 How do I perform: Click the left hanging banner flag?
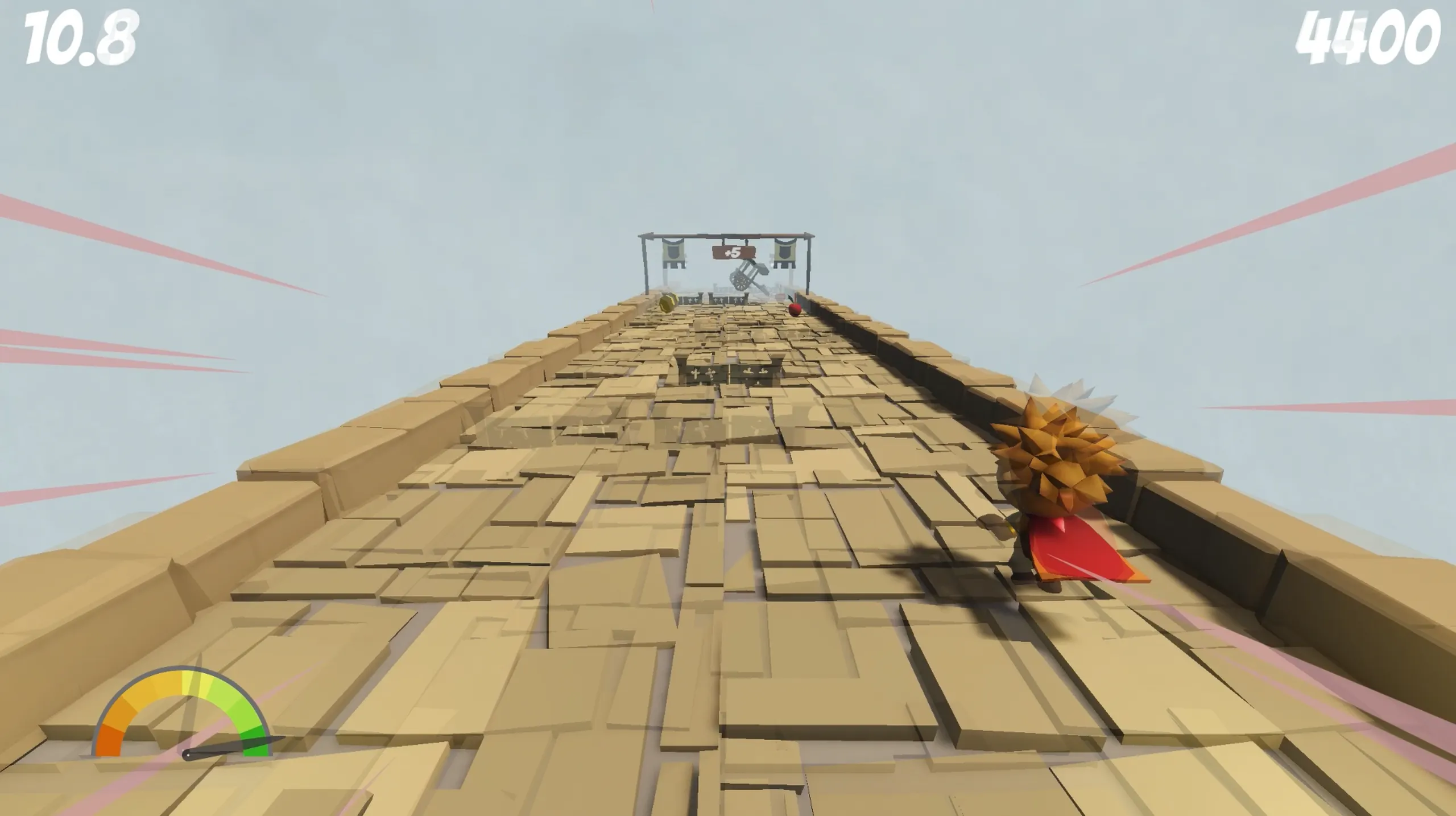673,253
